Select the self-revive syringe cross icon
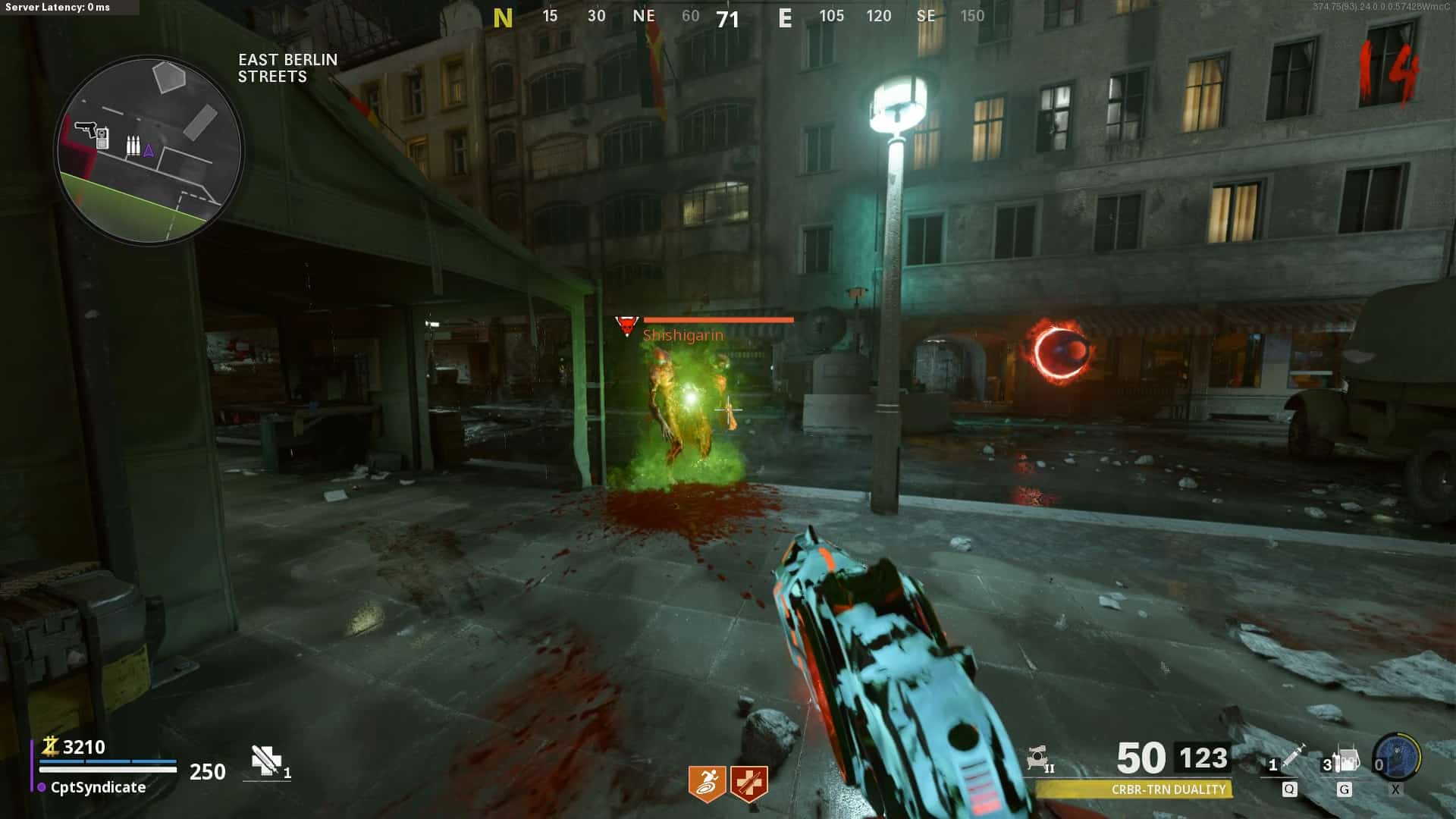Image resolution: width=1456 pixels, height=819 pixels. pos(266,761)
